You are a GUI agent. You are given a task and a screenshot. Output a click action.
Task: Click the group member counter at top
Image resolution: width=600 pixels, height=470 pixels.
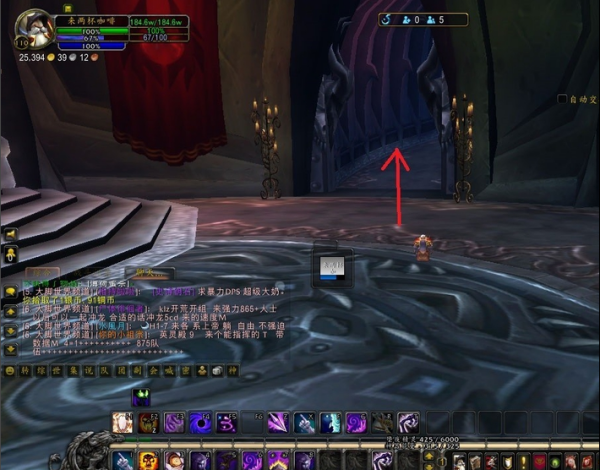424,19
